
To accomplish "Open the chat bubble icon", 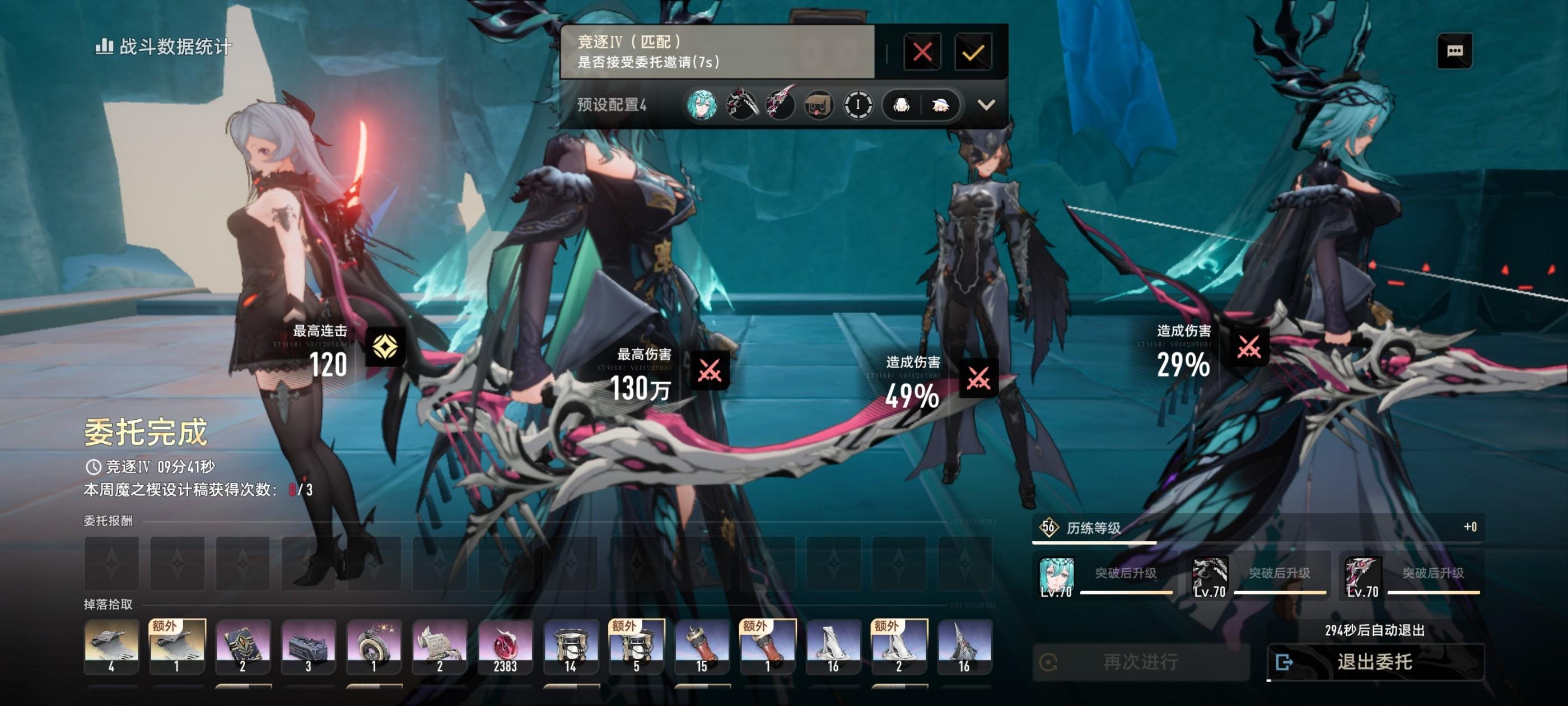I will 1454,50.
